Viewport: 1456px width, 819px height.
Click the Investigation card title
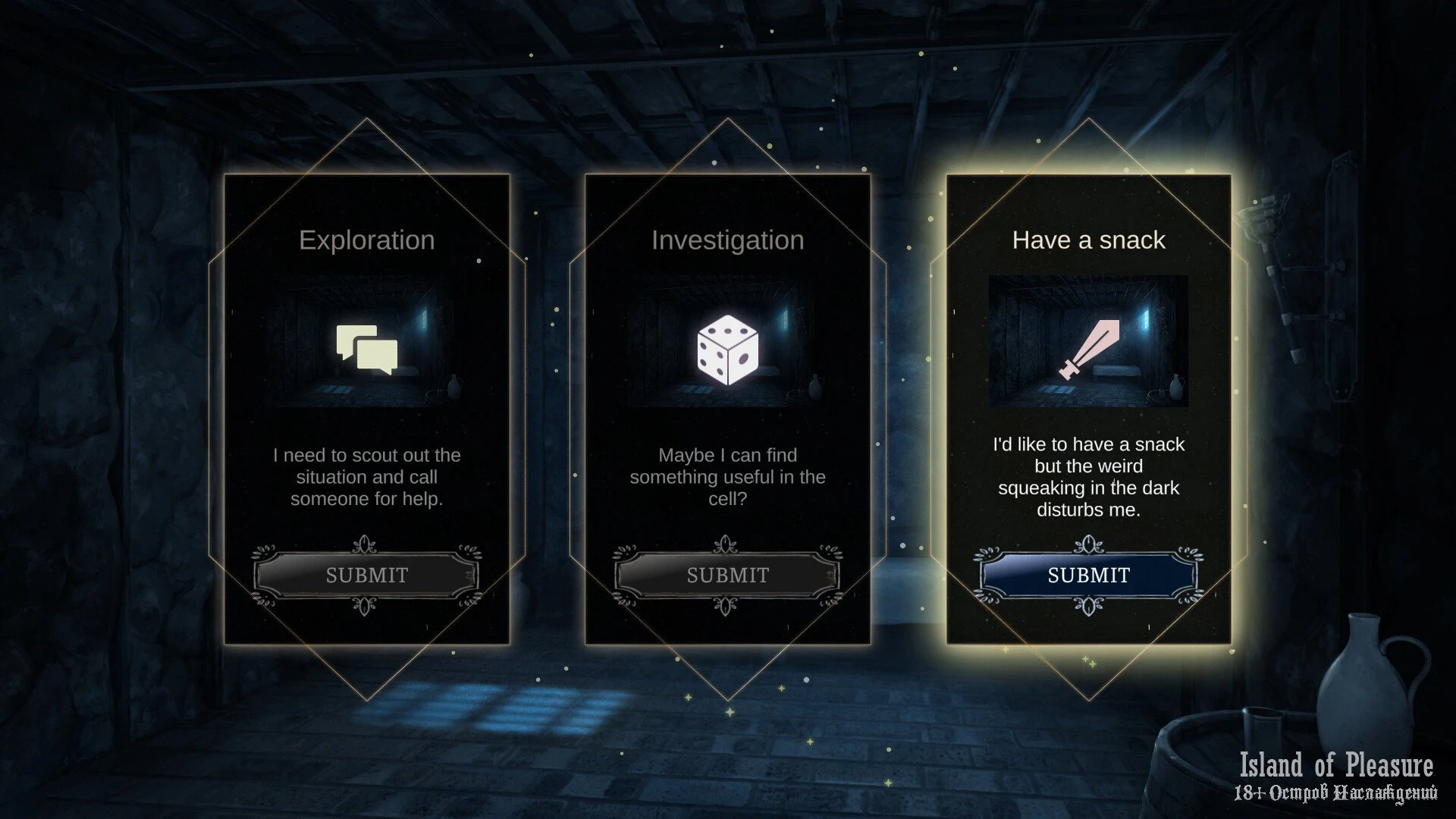tap(727, 240)
